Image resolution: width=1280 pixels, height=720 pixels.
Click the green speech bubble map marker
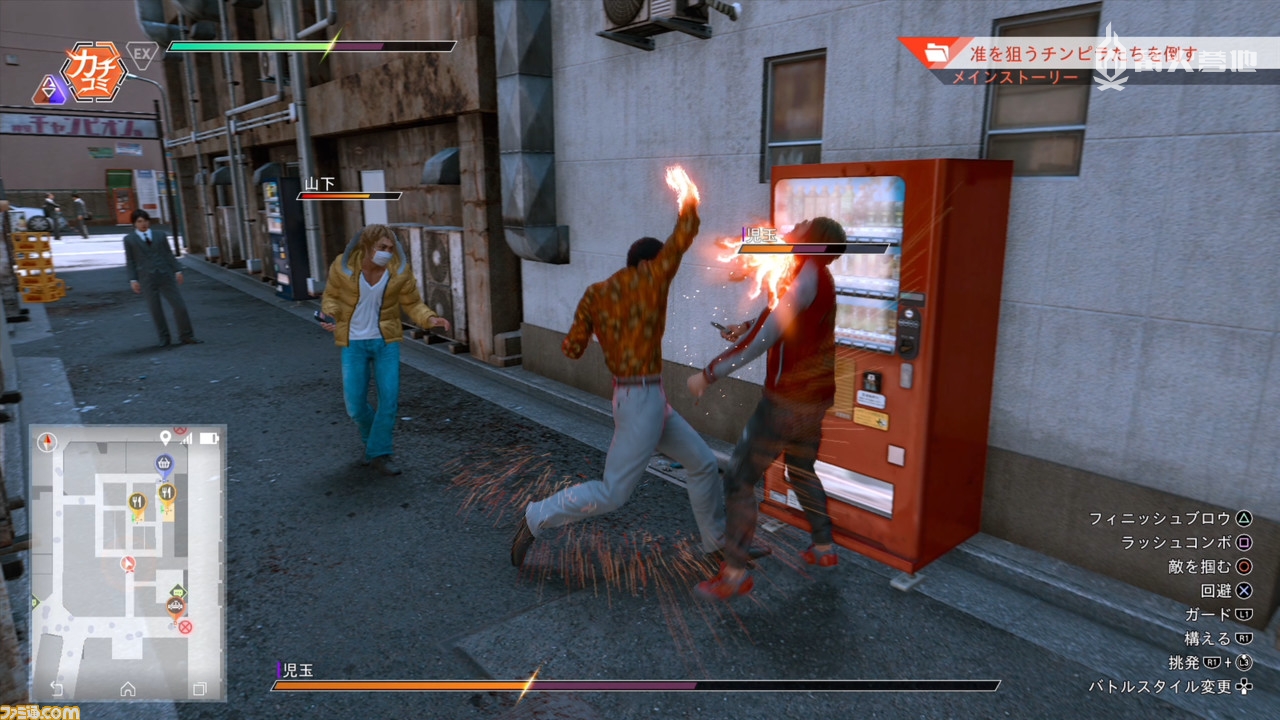point(178,591)
